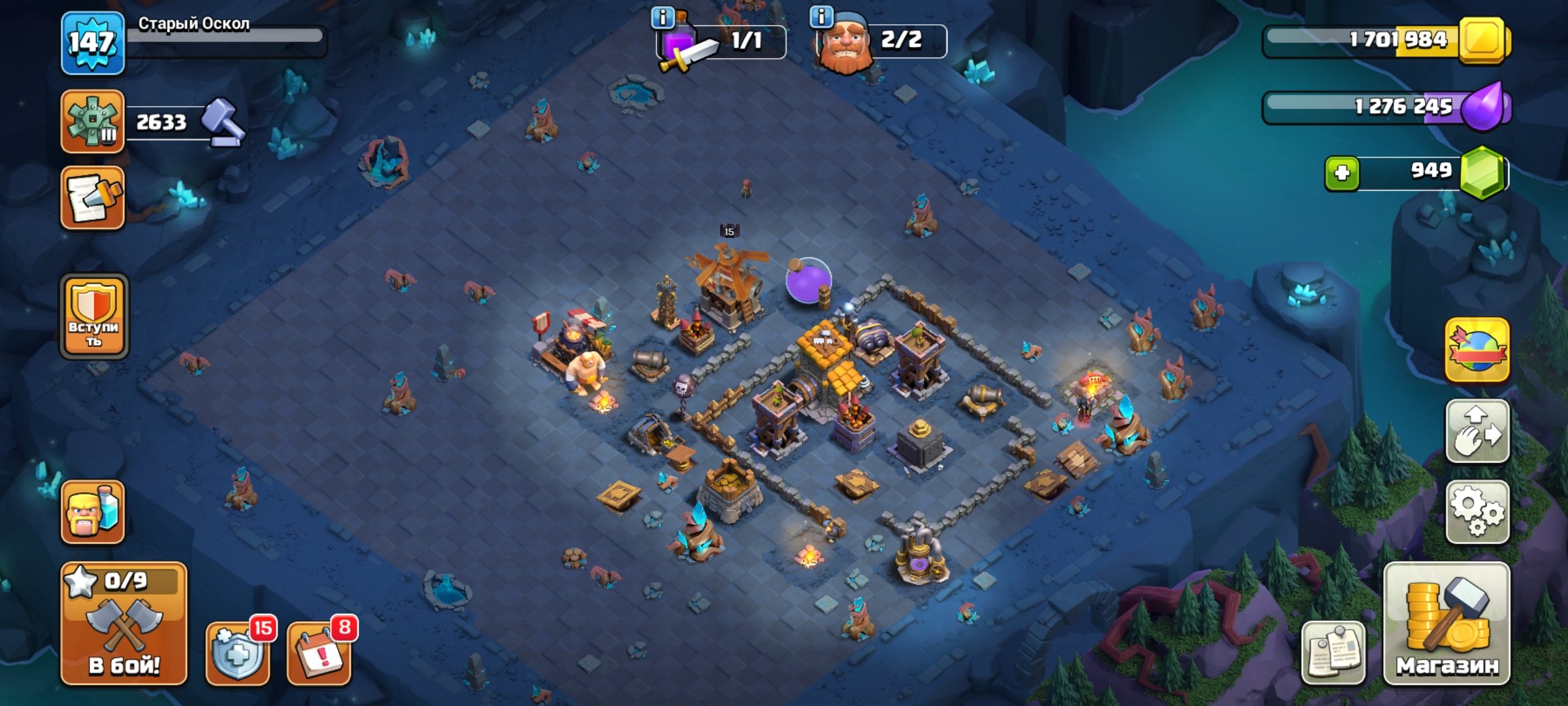Show battle machine info via its i icon
The image size is (1568, 706).
click(662, 17)
